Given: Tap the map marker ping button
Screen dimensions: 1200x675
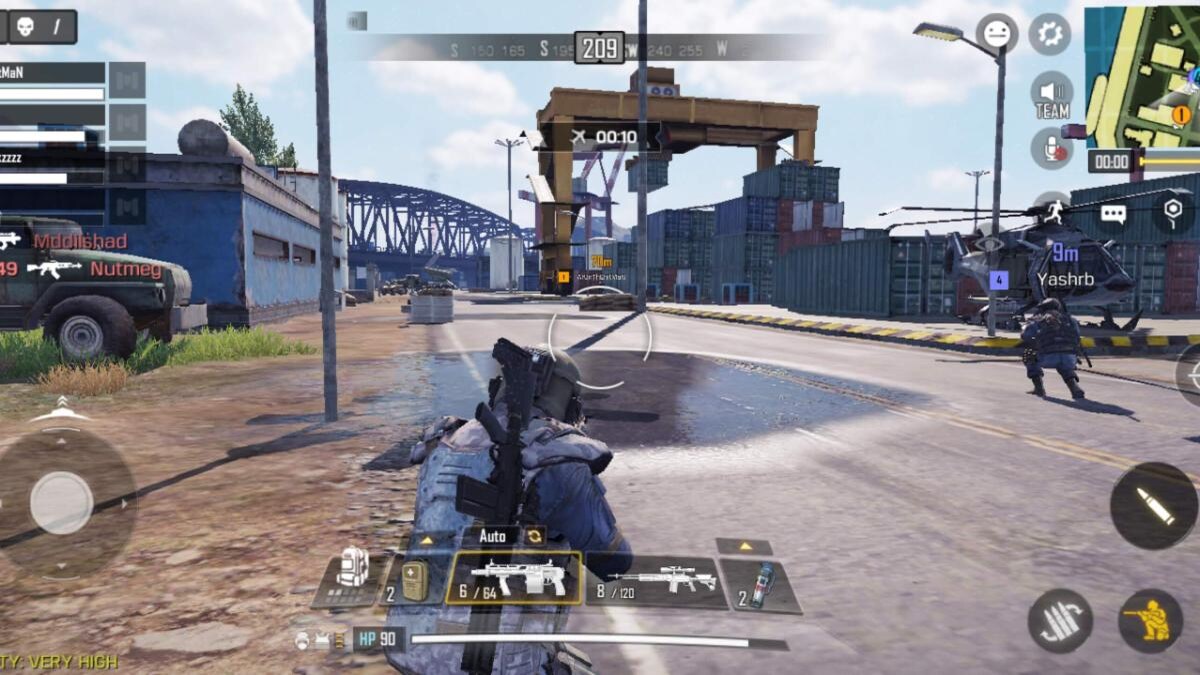Looking at the screenshot, I should point(1172,211).
